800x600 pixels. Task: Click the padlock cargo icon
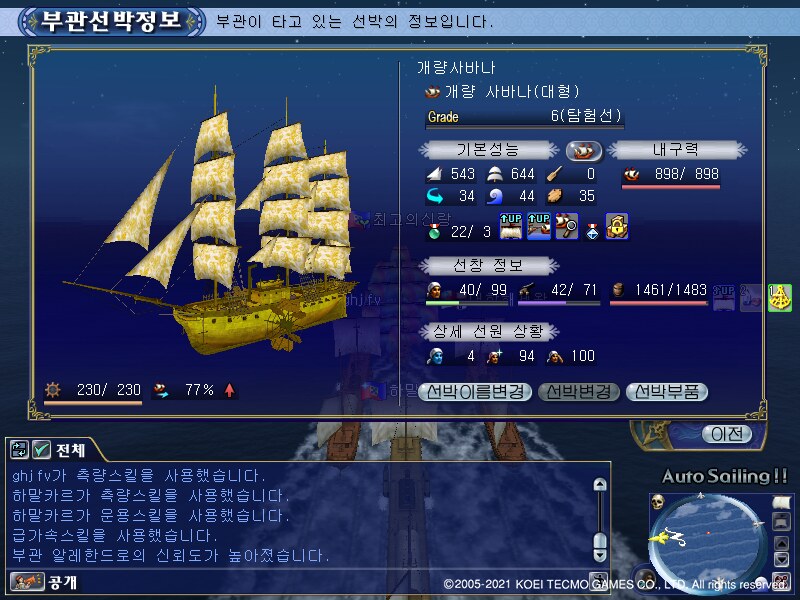(617, 225)
